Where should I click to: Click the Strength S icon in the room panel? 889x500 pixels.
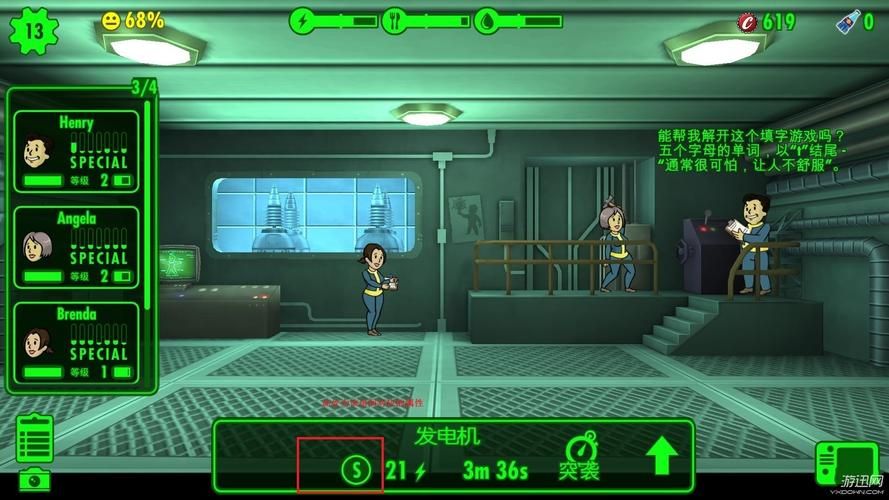[355, 468]
